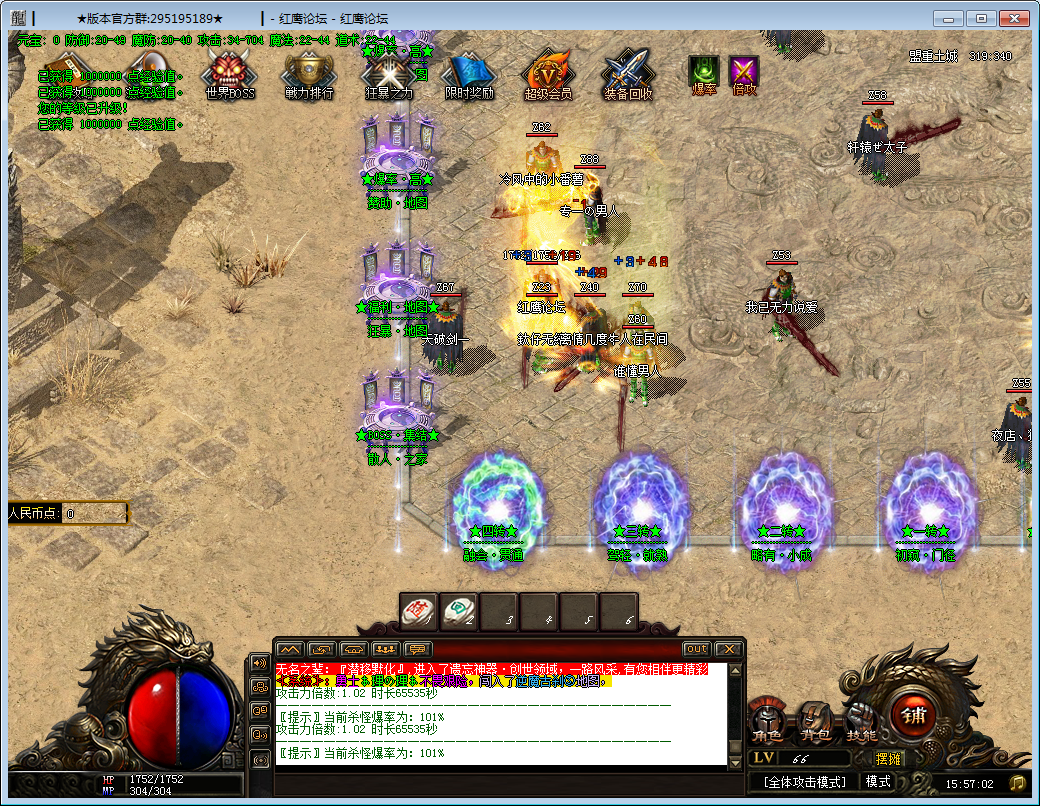The image size is (1040, 806).
Task: Click the chat panel's out button
Action: tap(696, 649)
